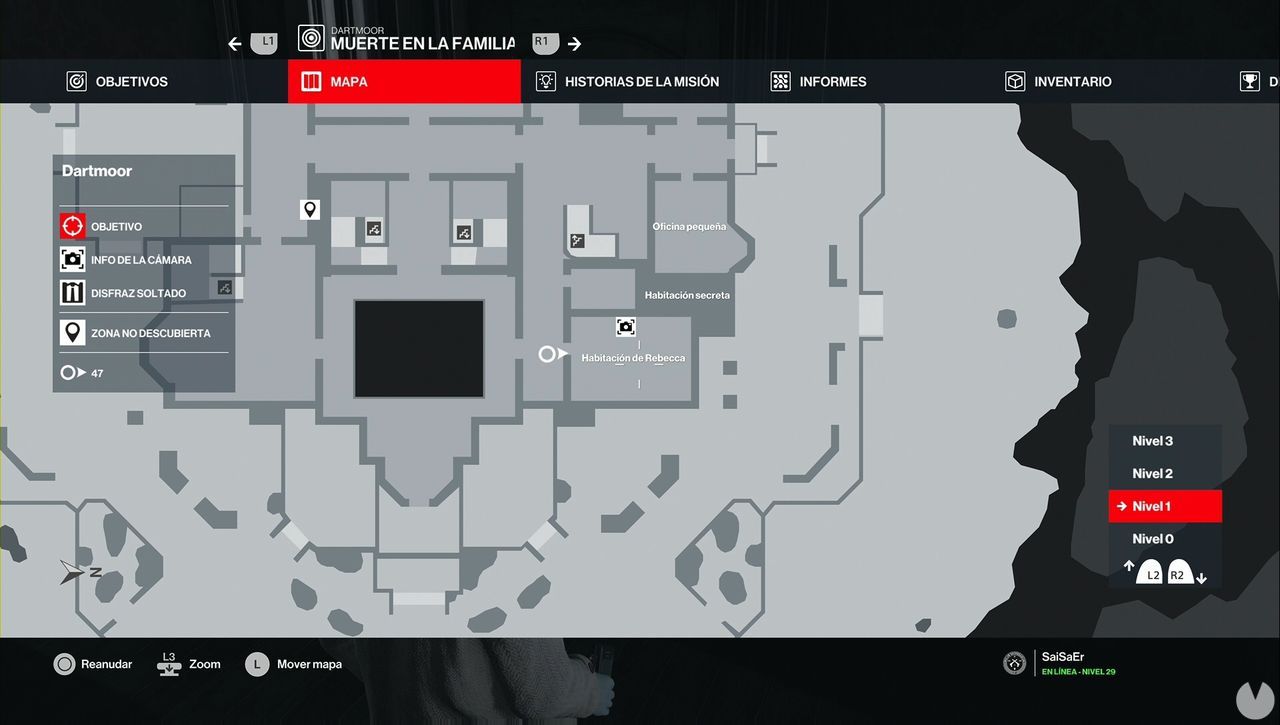
Task: Click the SaiSaEr online profile emblem
Action: (1013, 663)
